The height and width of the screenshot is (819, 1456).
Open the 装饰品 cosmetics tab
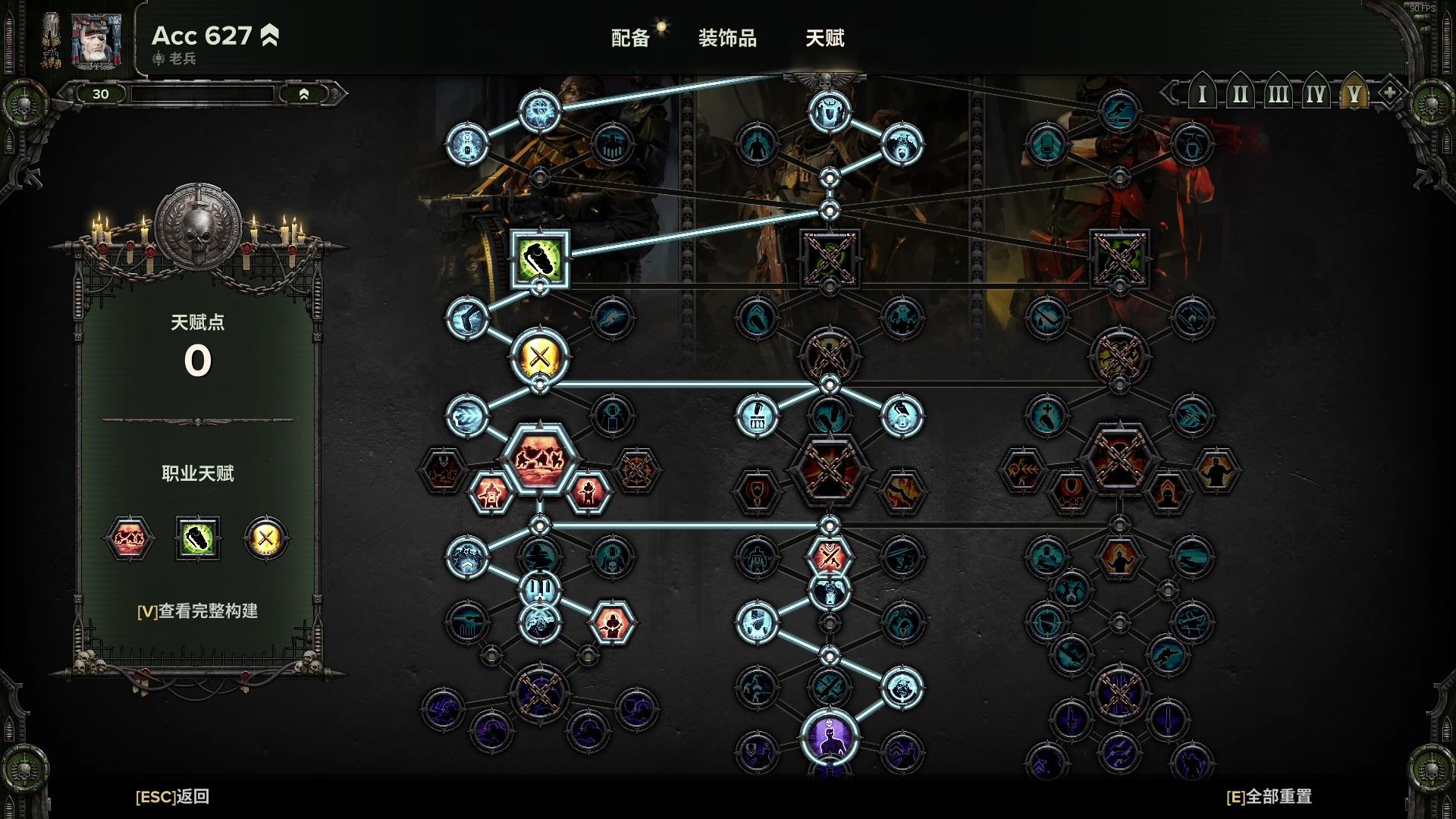click(x=727, y=38)
